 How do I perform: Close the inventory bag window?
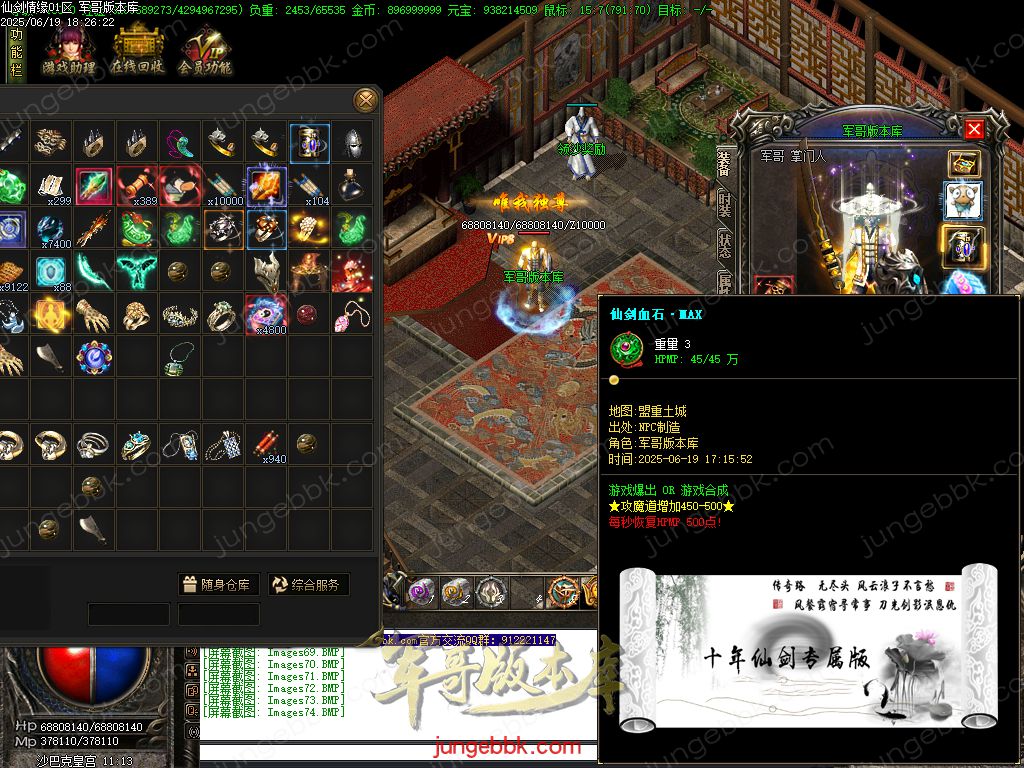(x=366, y=100)
